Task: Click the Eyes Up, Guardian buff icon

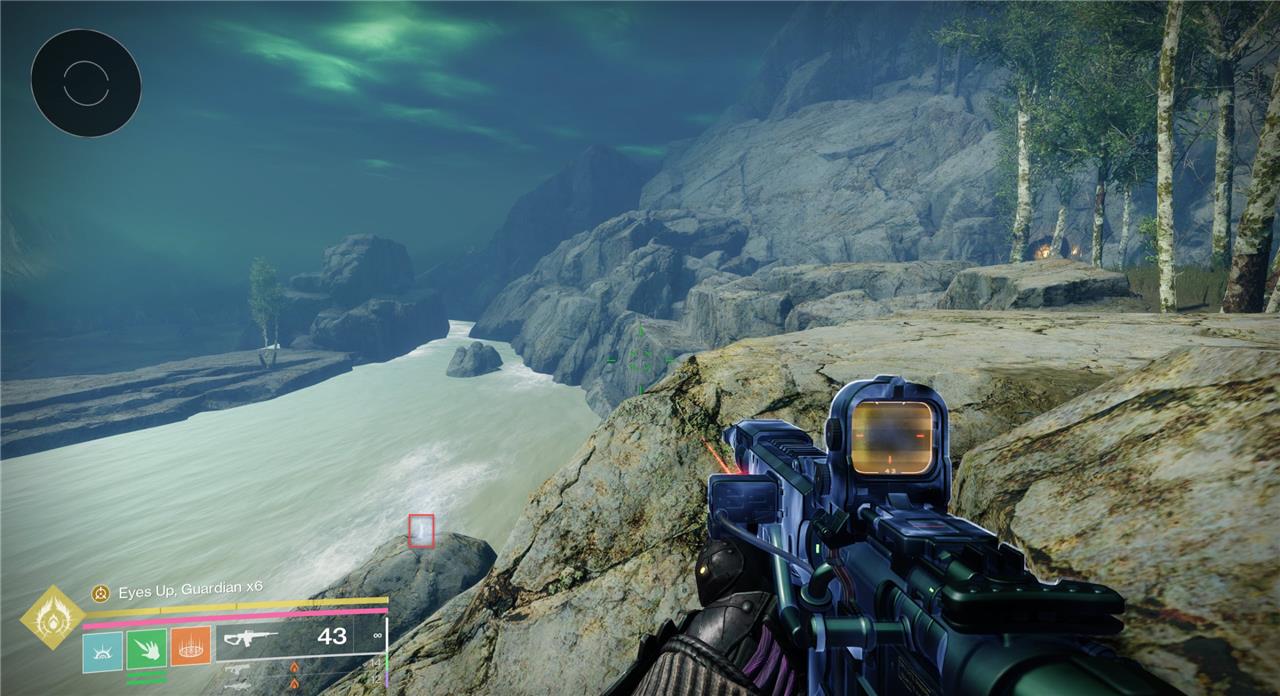Action: tap(100, 592)
